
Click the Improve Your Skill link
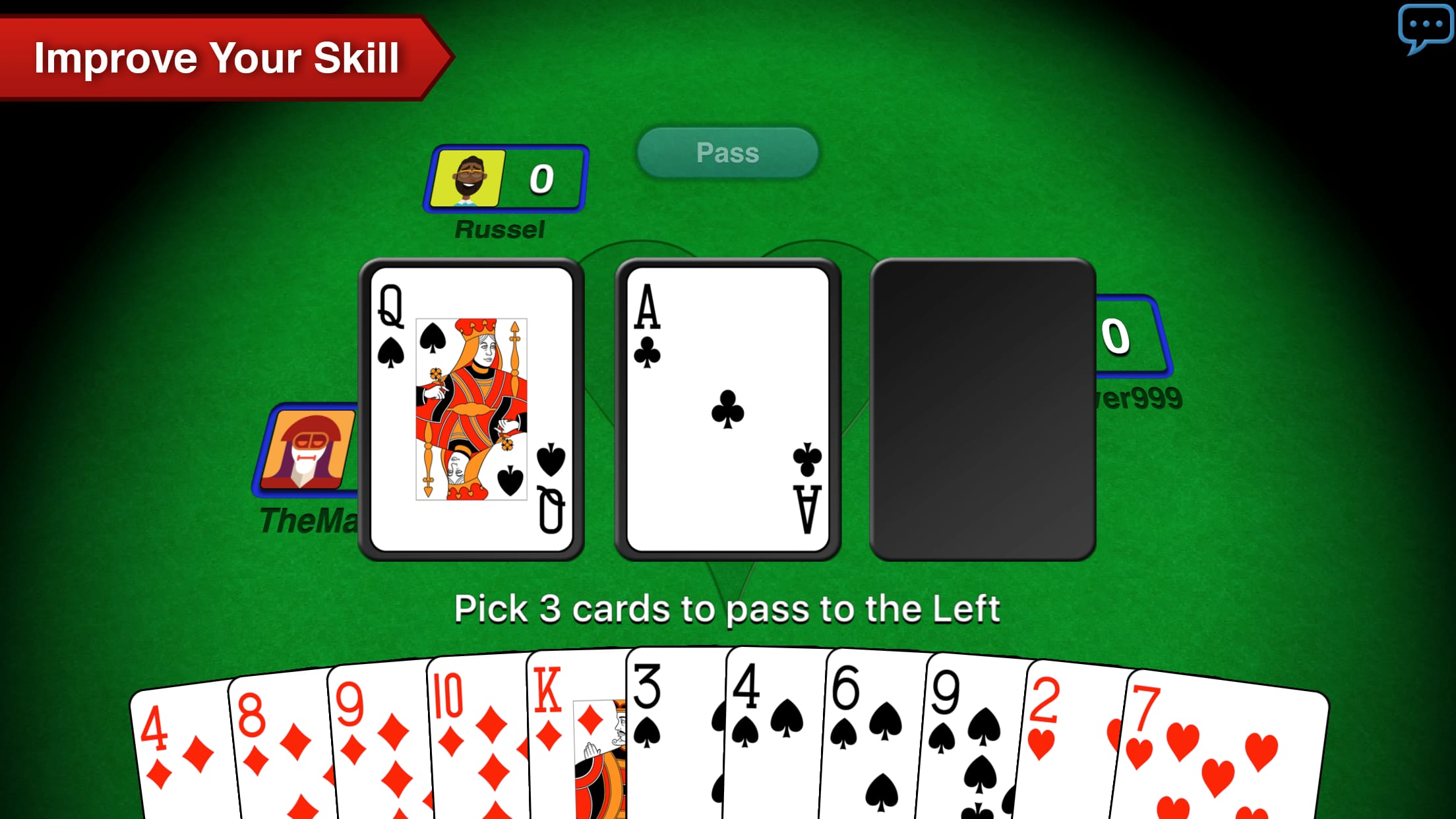click(x=218, y=58)
